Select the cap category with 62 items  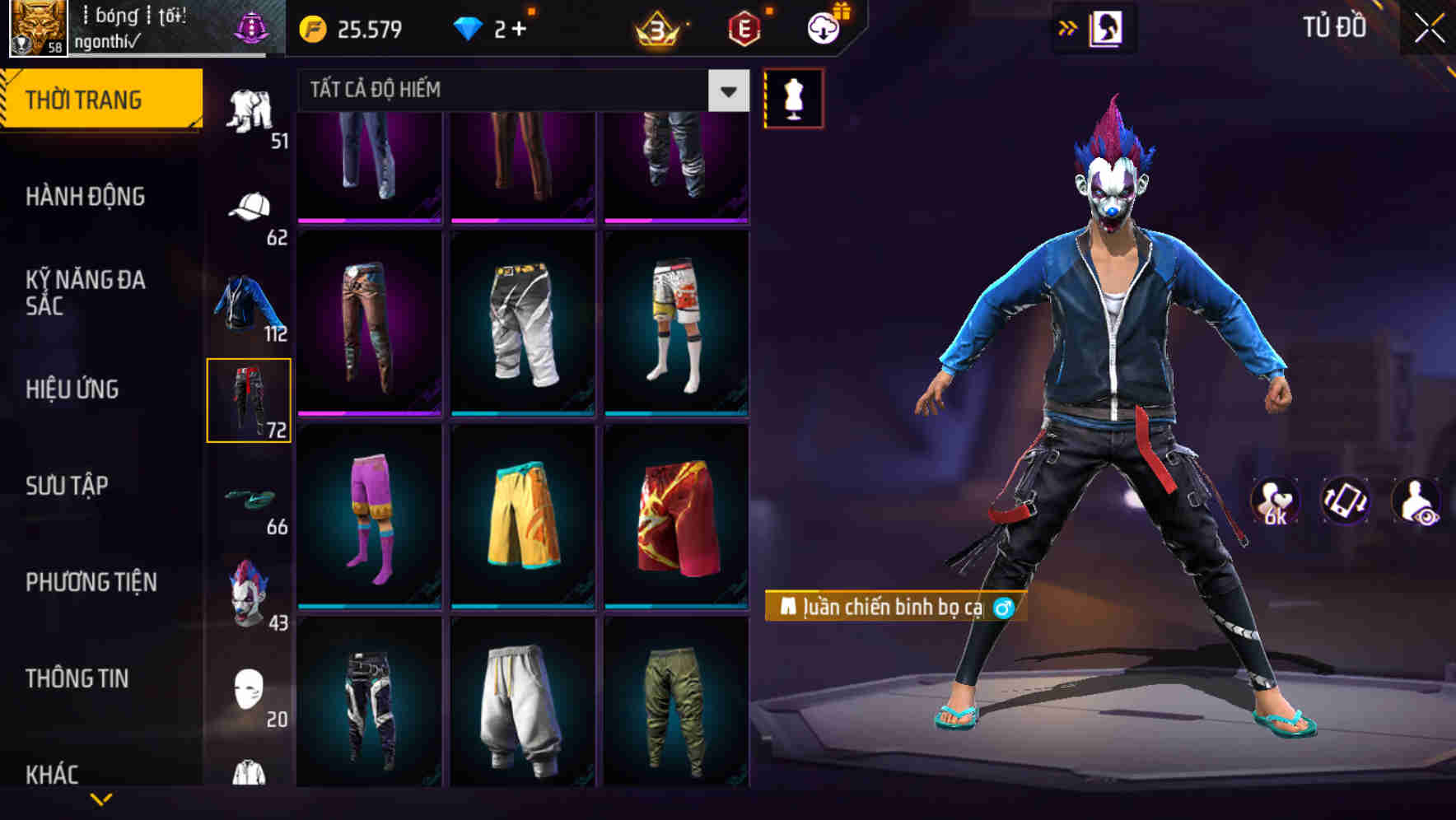point(246,207)
